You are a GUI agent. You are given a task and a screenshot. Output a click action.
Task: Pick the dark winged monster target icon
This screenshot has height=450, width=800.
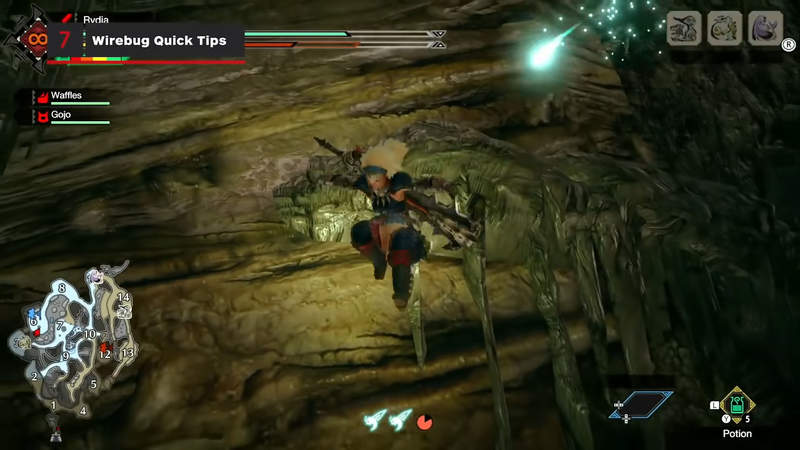[684, 28]
